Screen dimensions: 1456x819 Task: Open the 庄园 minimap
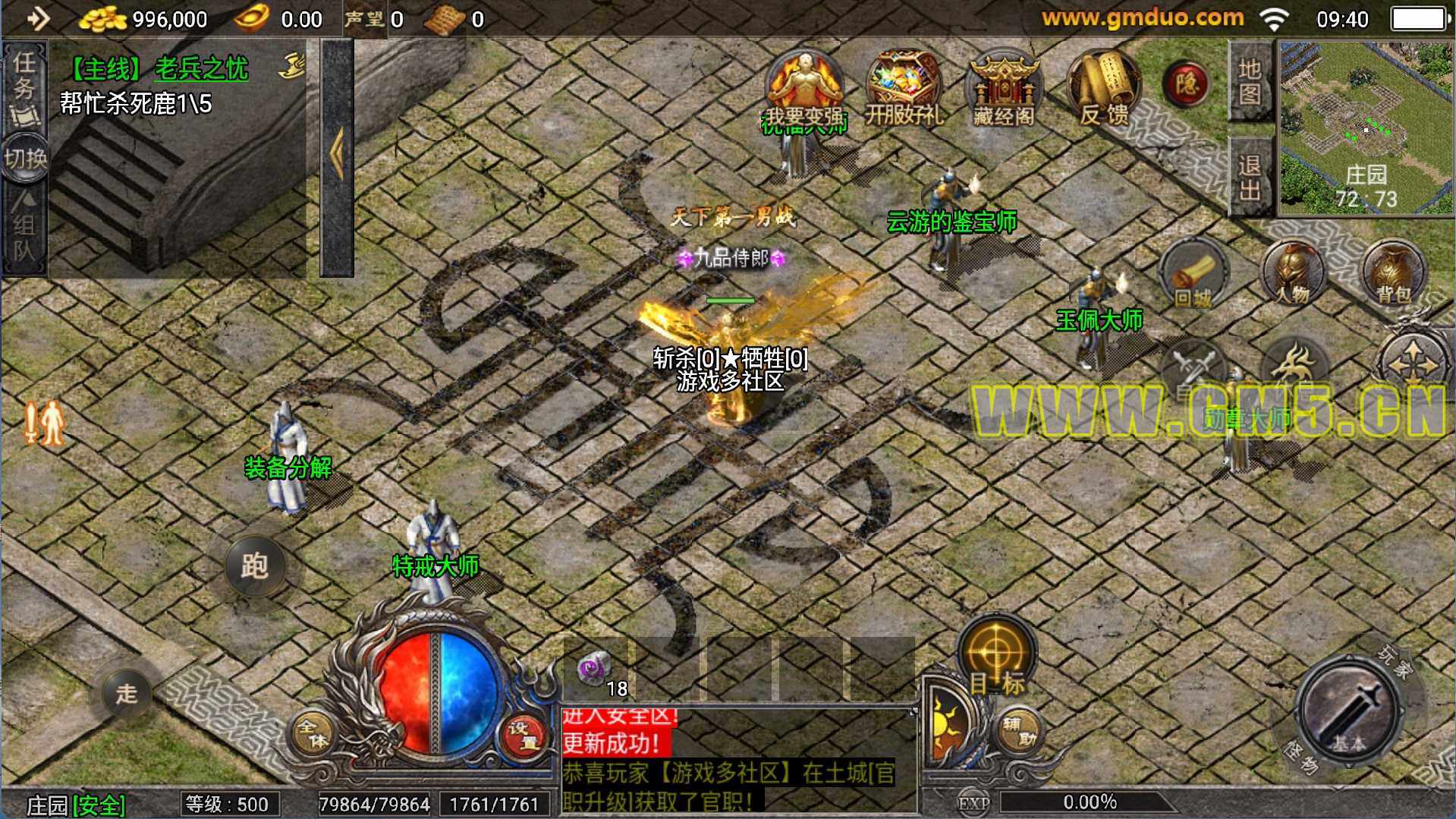tap(1366, 127)
